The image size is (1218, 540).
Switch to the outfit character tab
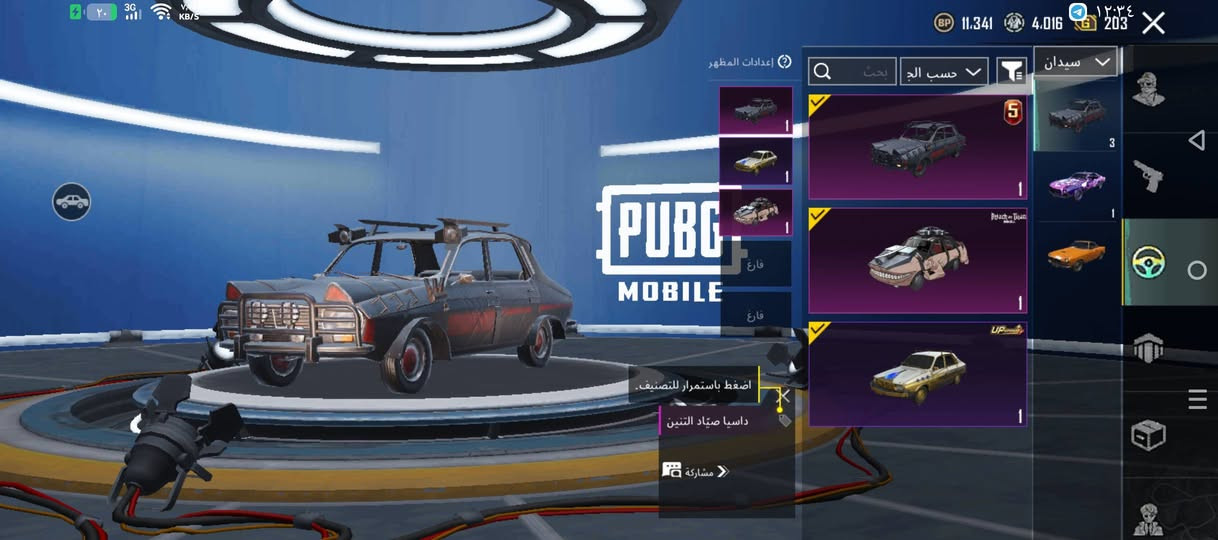pyautogui.click(x=1147, y=89)
